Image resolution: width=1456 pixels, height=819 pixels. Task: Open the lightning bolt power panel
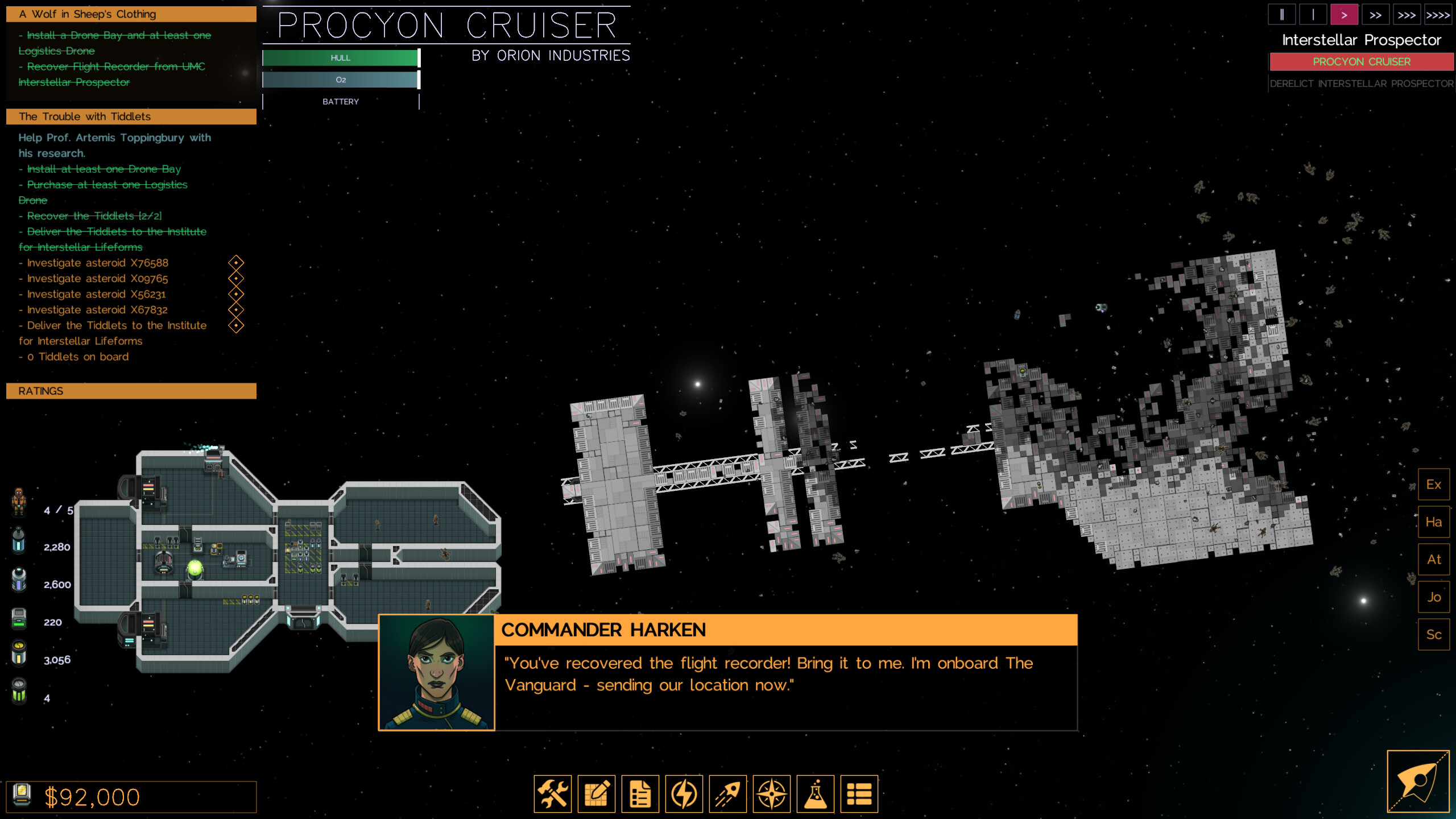click(x=684, y=794)
